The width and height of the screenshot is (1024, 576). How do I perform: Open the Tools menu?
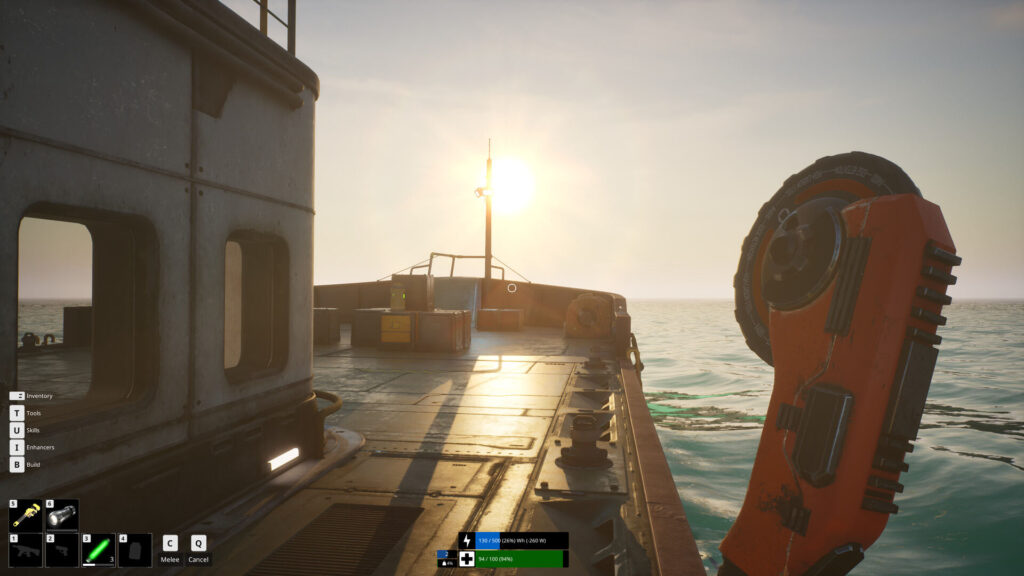[x=17, y=413]
